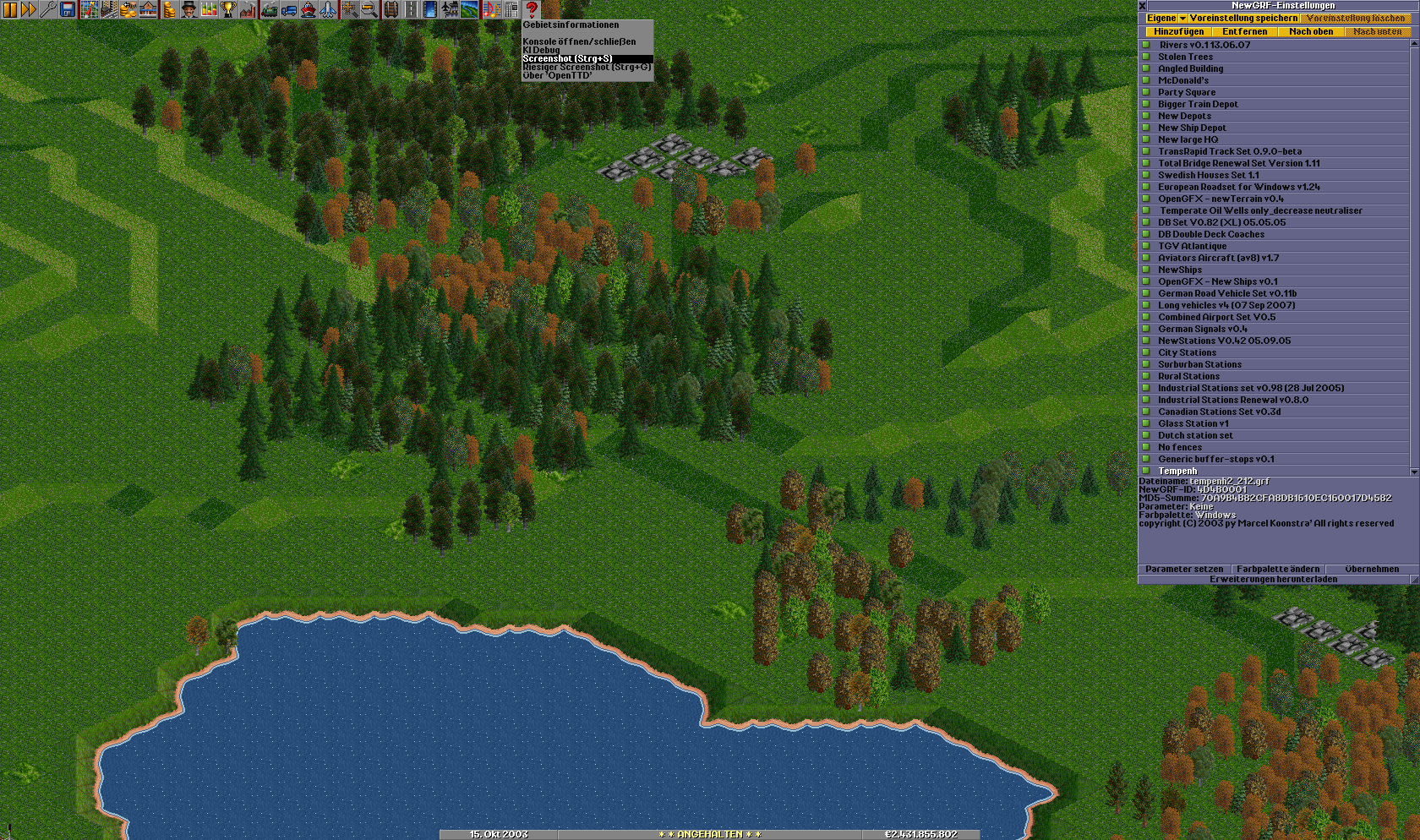1420x840 pixels.
Task: Open the save game disk icon
Action: (68, 9)
